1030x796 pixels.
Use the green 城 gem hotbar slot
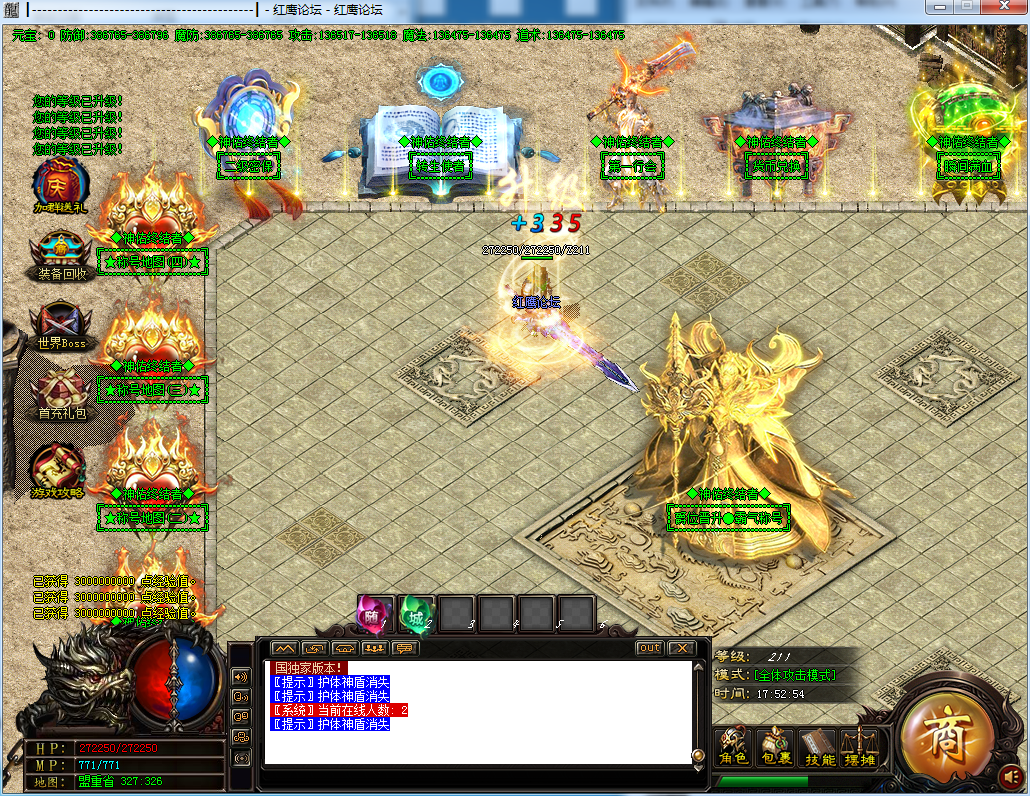[416, 614]
